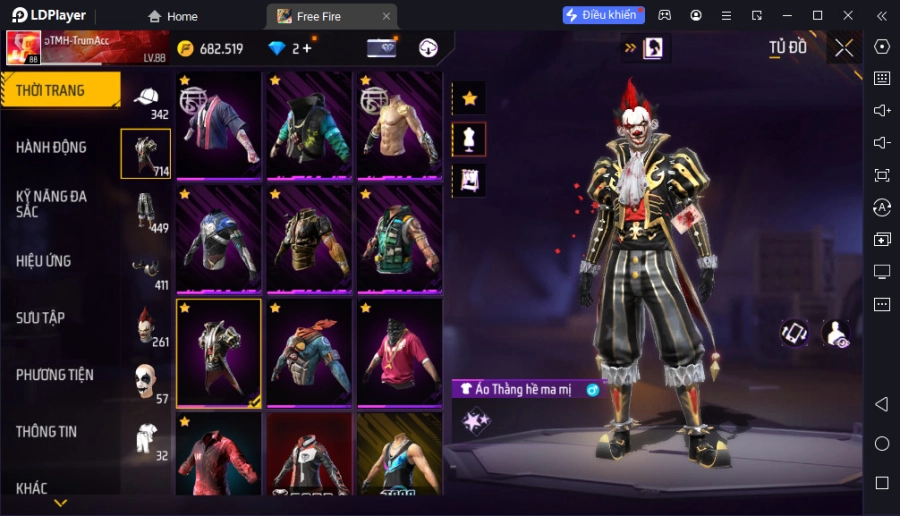Equip the pink shirt with gold chain
This screenshot has height=516, width=900.
[399, 352]
